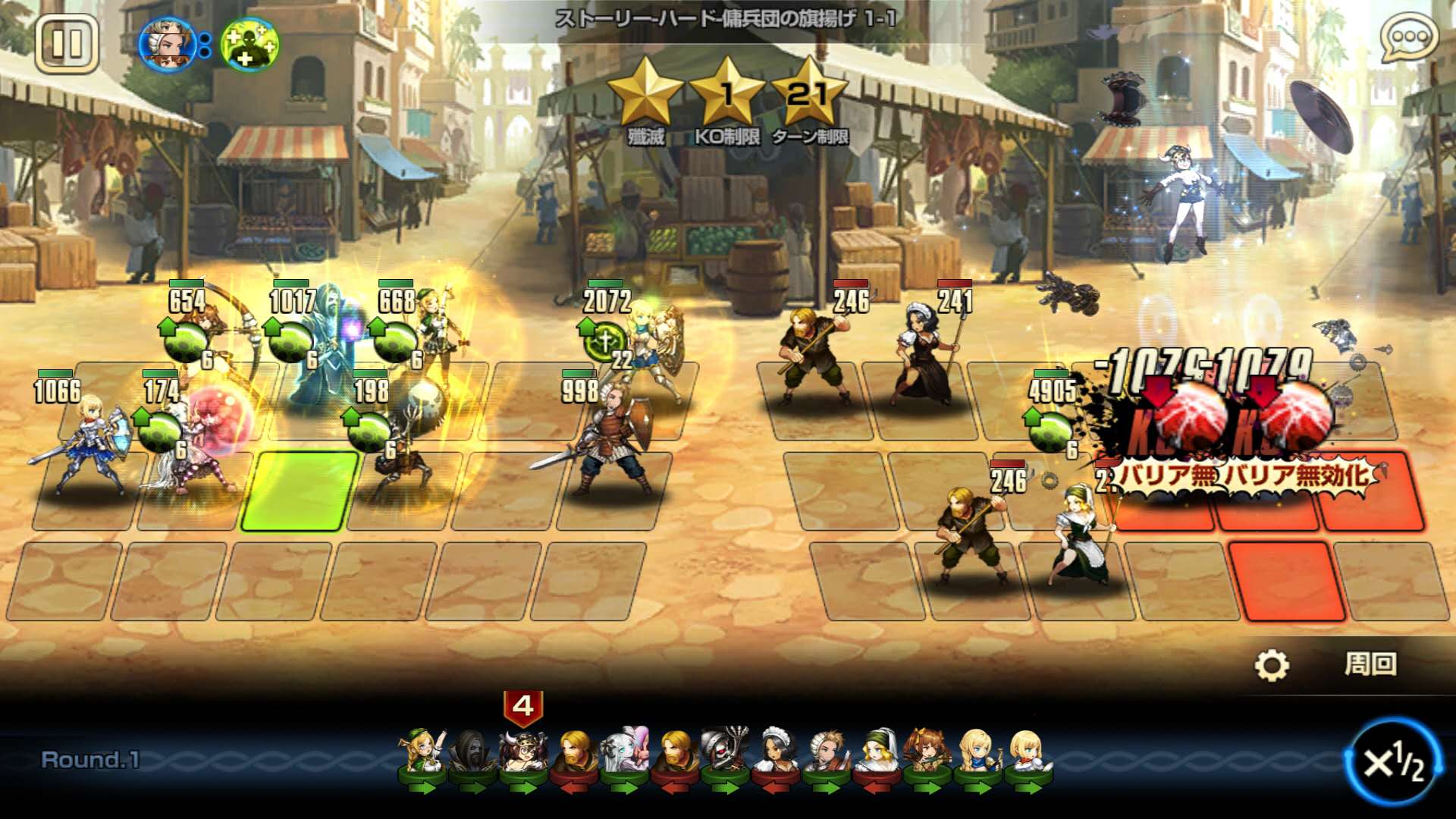Select the highlighted green ally tile
Image resolution: width=1456 pixels, height=819 pixels.
(x=300, y=491)
